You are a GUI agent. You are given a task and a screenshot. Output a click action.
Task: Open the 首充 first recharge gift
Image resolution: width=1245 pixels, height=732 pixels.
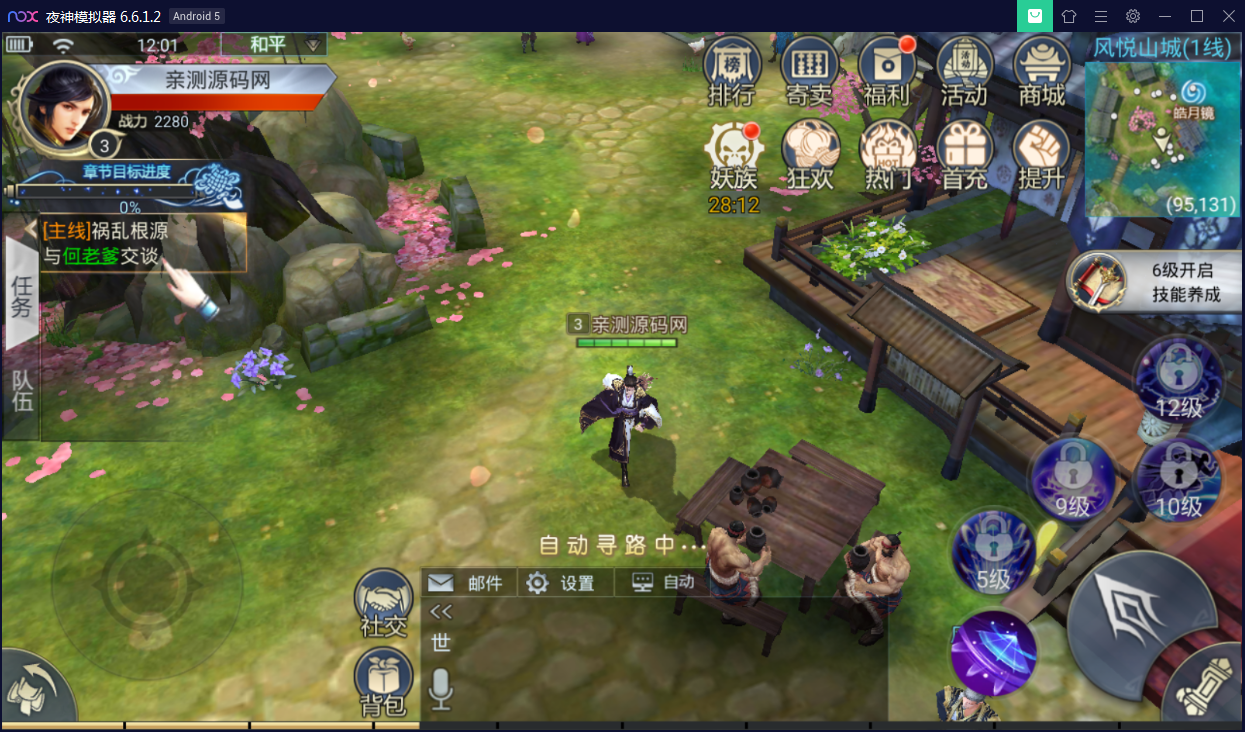965,156
